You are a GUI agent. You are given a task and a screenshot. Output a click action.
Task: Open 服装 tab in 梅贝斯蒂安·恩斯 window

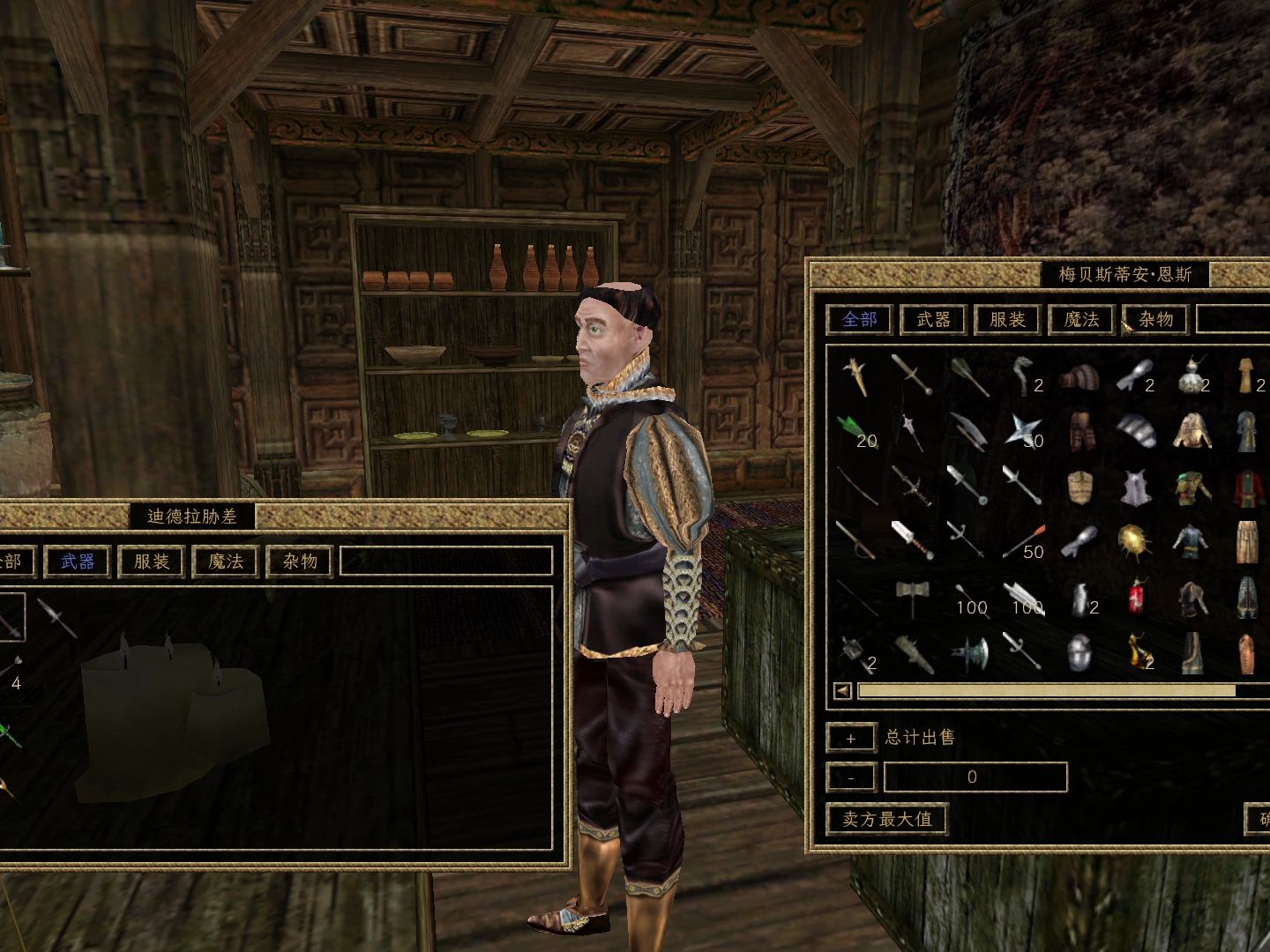click(1007, 319)
